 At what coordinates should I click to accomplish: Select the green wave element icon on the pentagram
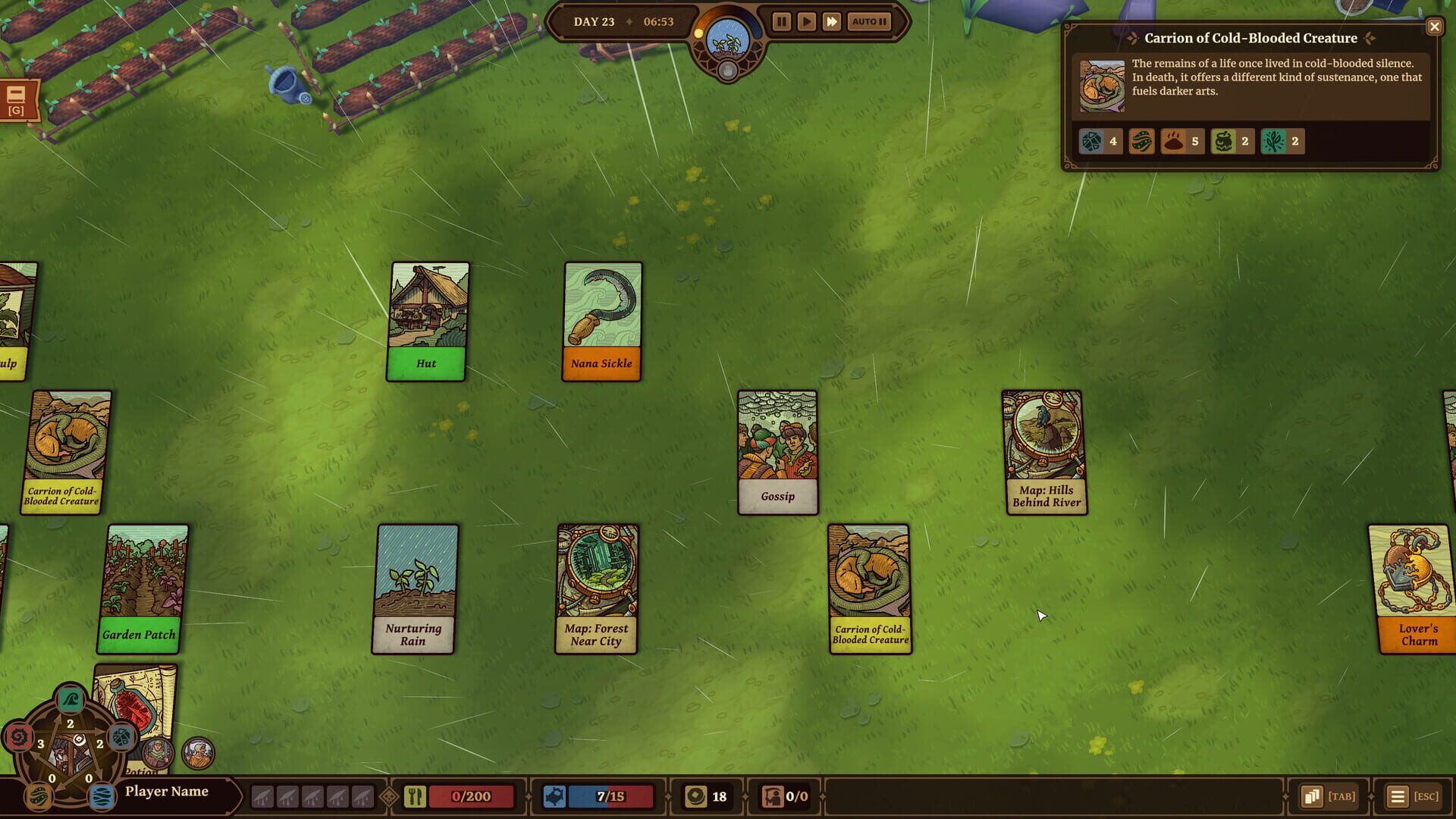(69, 699)
